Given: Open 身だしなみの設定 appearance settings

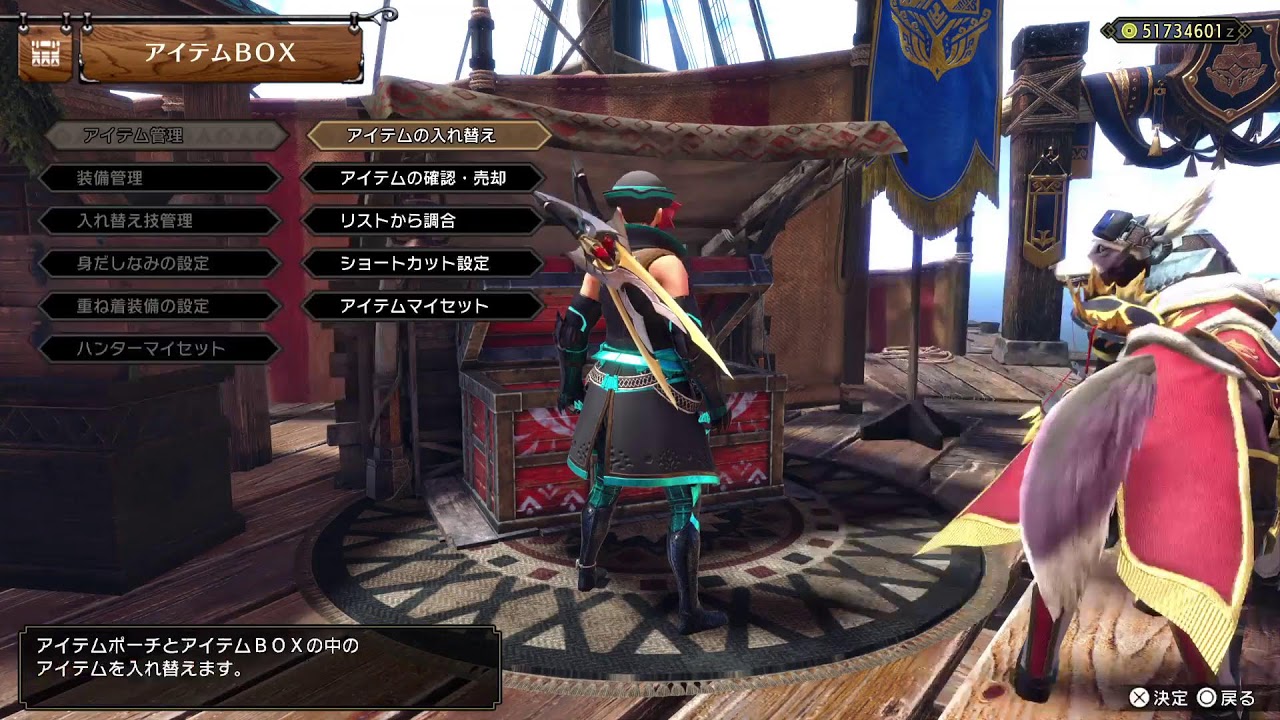Looking at the screenshot, I should [x=160, y=264].
